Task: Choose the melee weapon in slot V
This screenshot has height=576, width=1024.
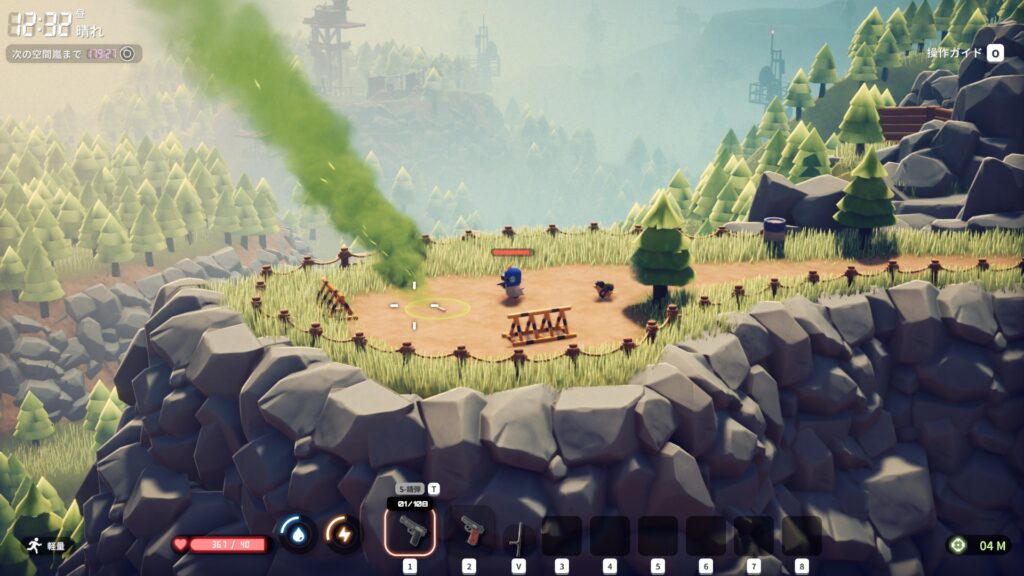Action: coord(517,537)
